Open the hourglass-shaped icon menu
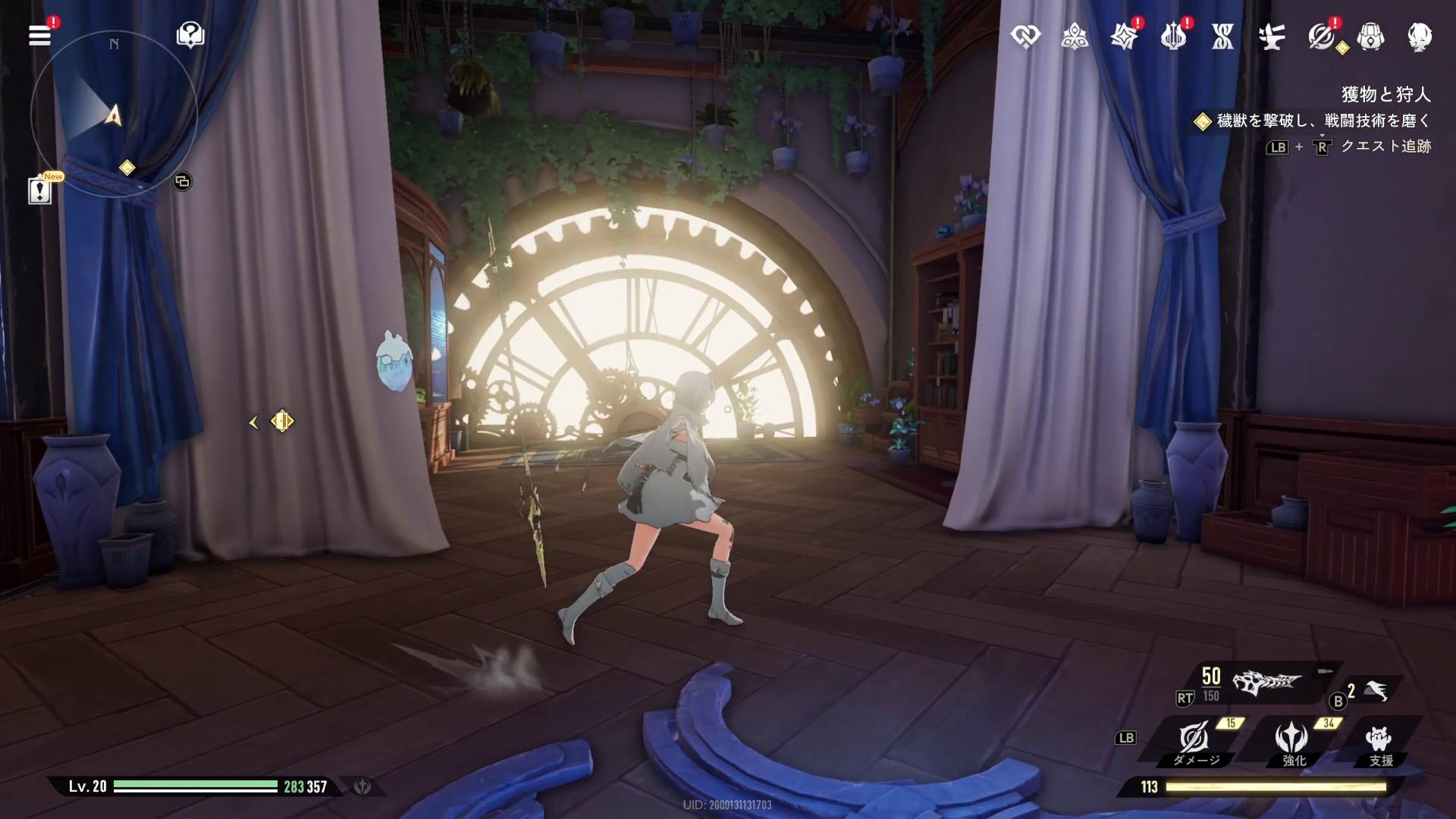 click(x=1222, y=36)
